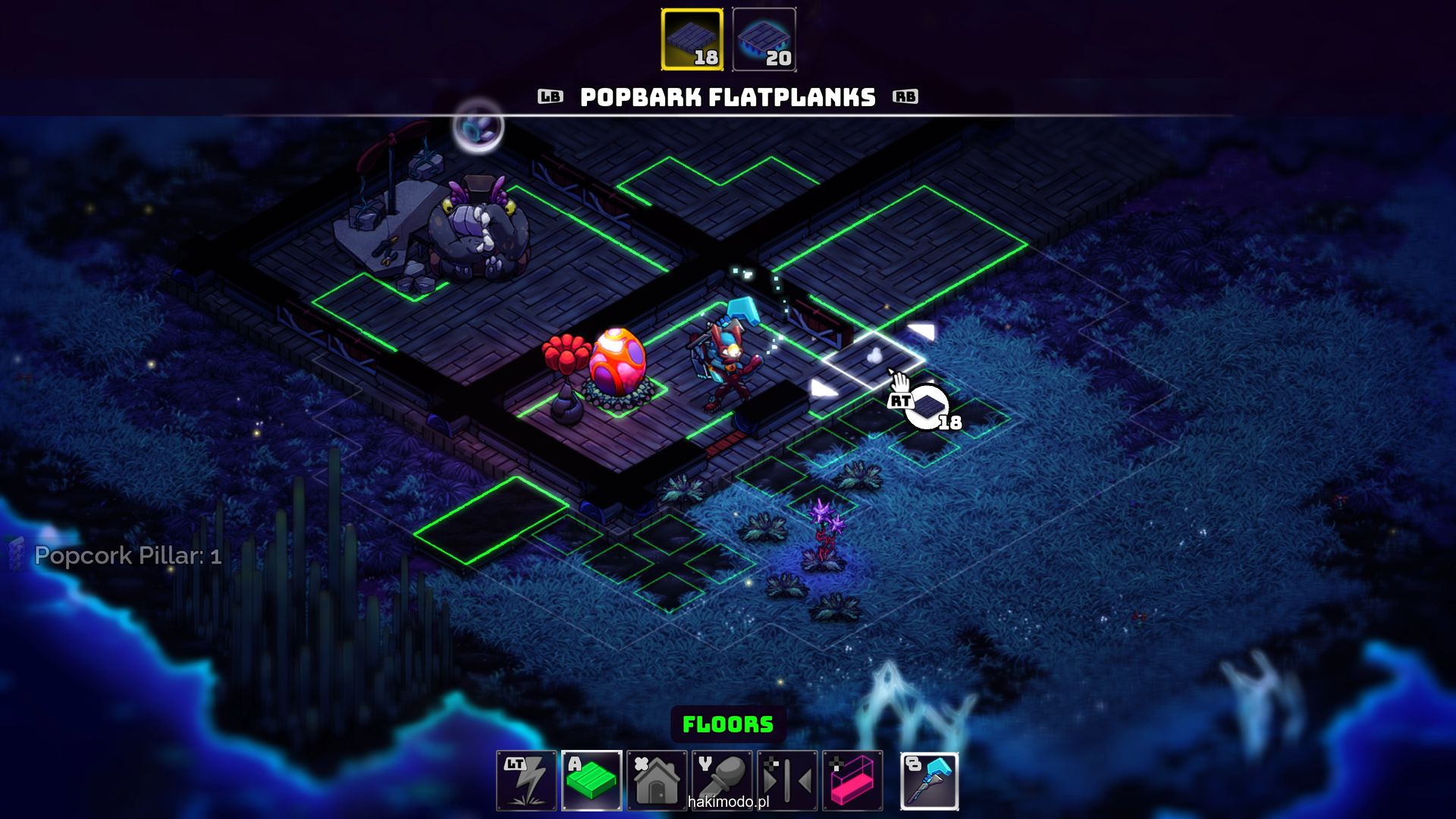Pick the eyedropper tool
1456x819 pixels.
point(722,780)
